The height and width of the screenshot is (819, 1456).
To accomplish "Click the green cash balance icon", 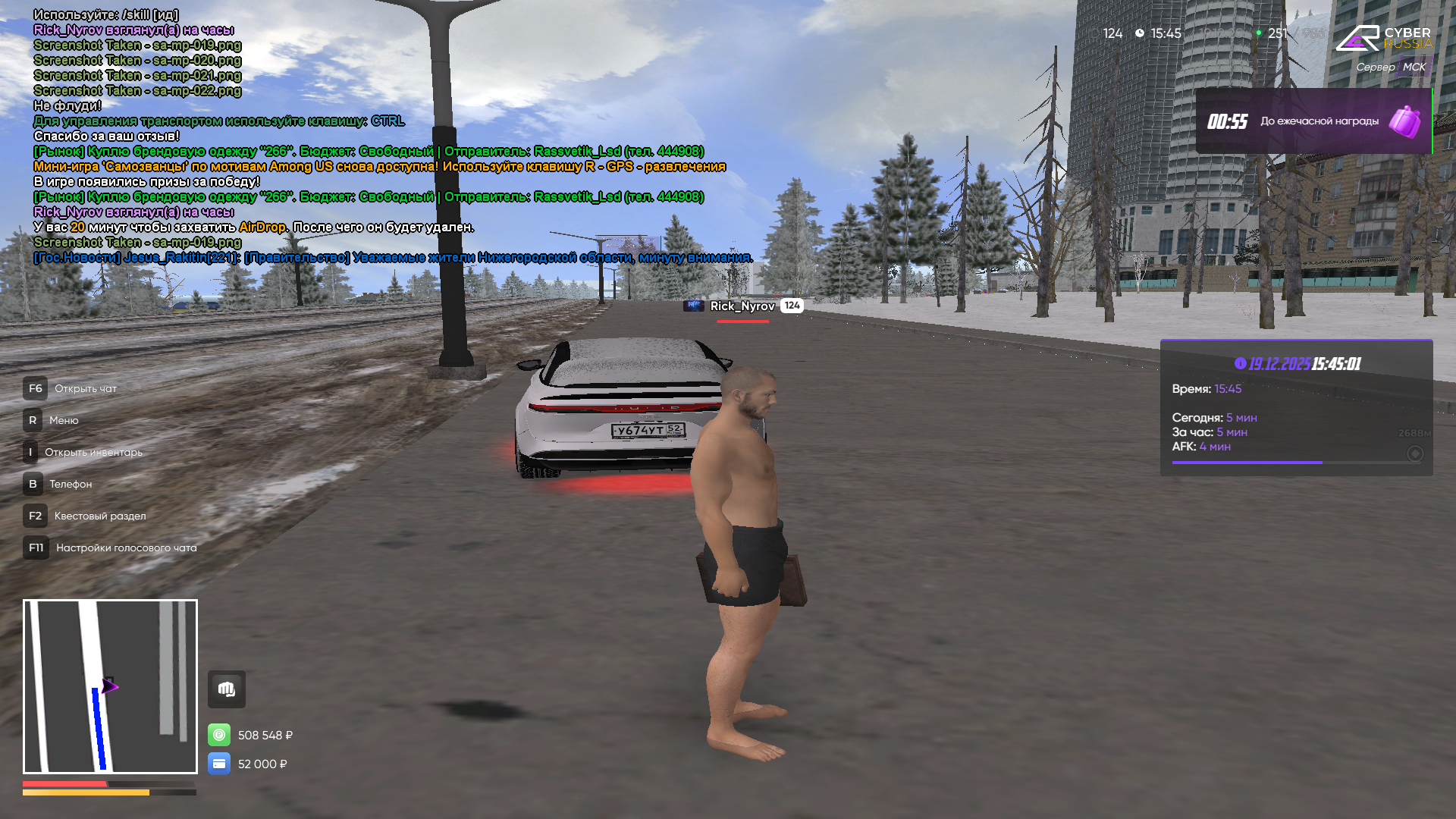I will point(219,735).
